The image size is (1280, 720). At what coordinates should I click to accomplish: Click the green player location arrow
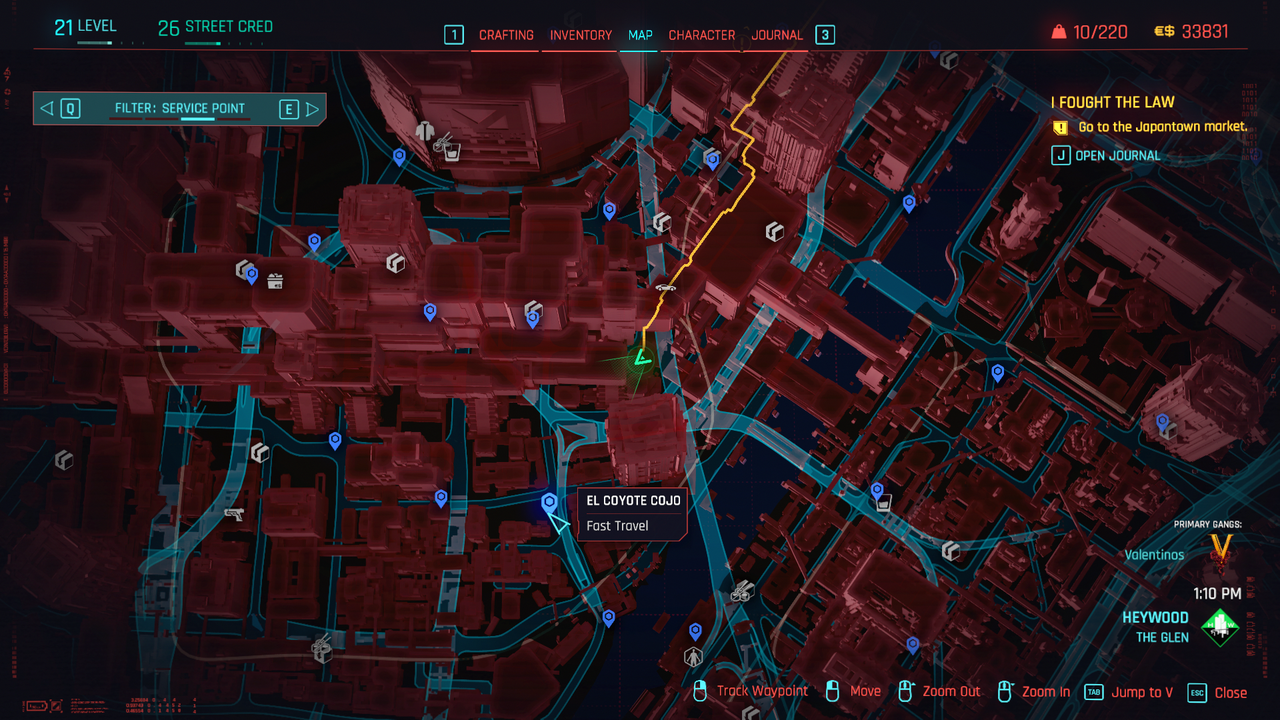(x=641, y=356)
